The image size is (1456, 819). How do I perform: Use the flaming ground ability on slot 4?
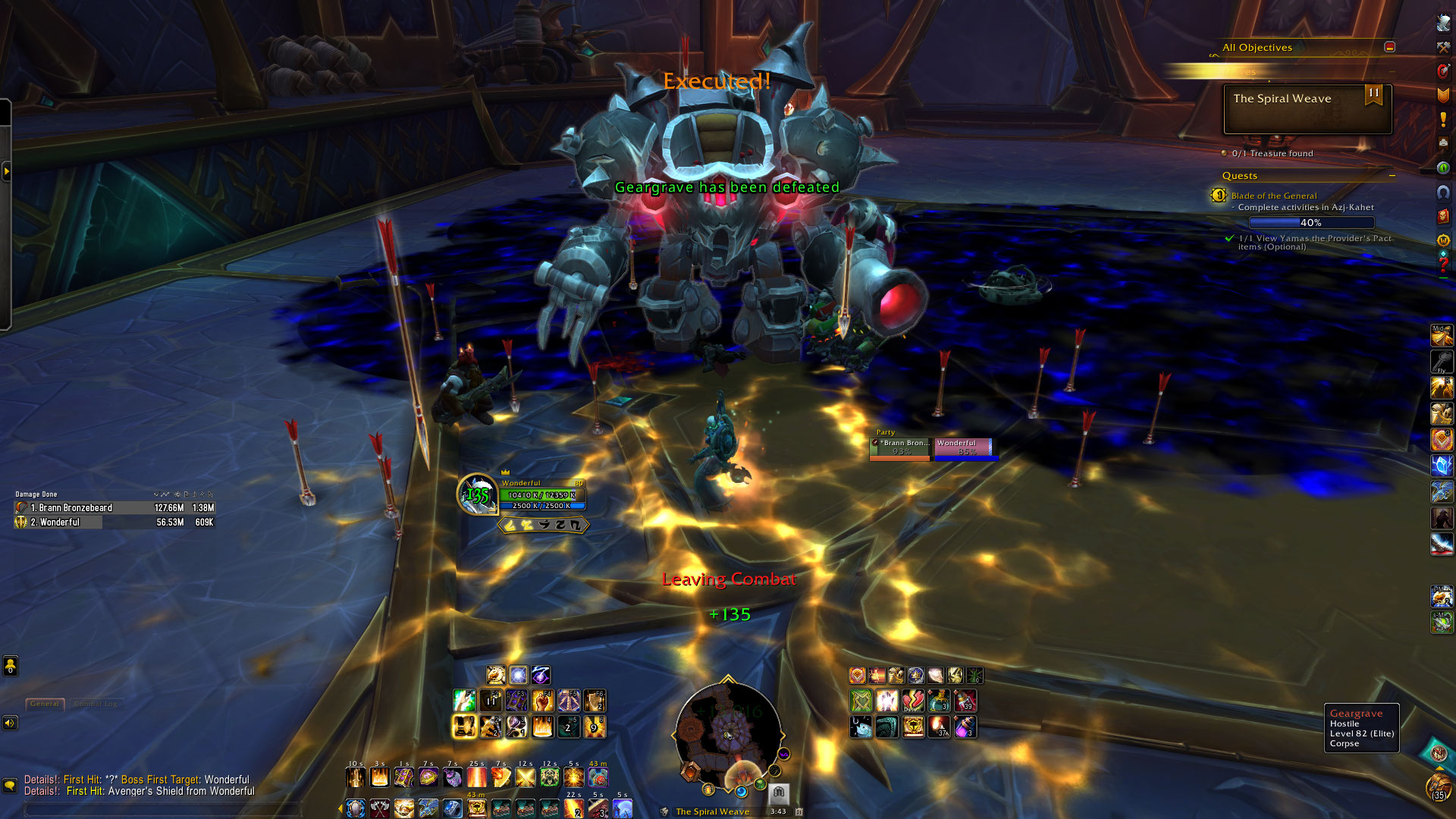pos(543,727)
